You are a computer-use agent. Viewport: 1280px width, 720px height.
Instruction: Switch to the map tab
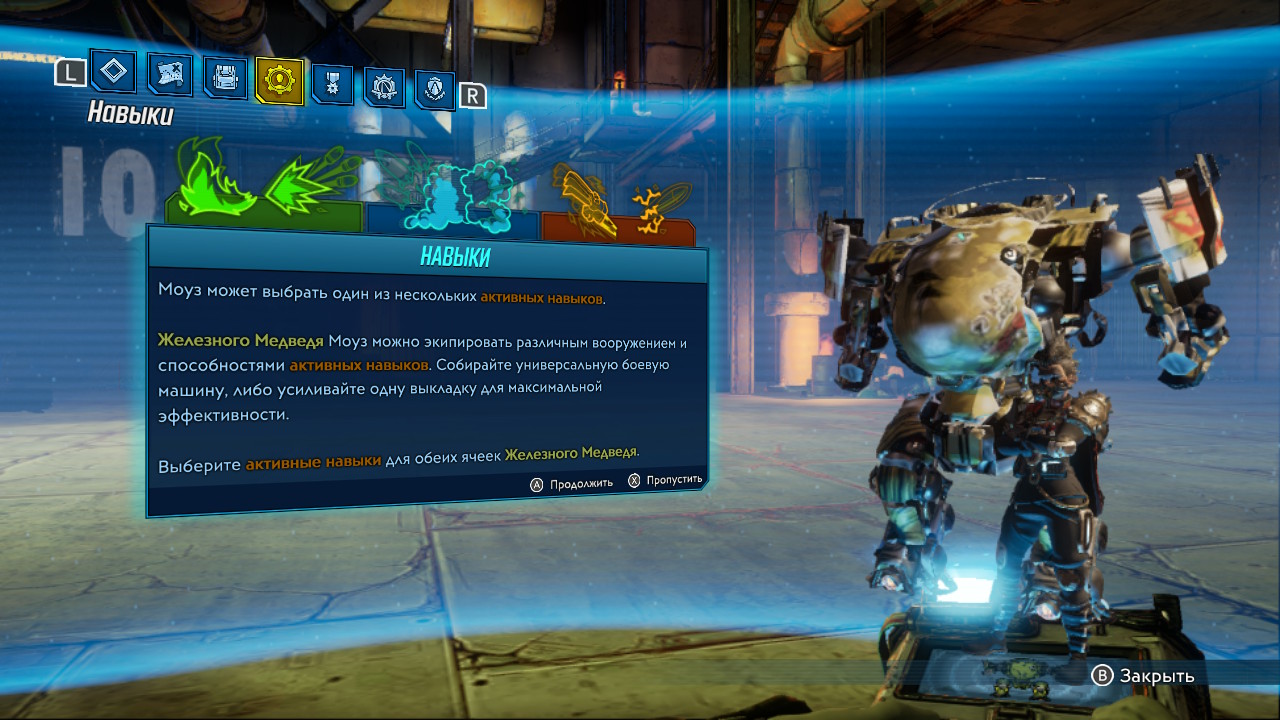170,74
